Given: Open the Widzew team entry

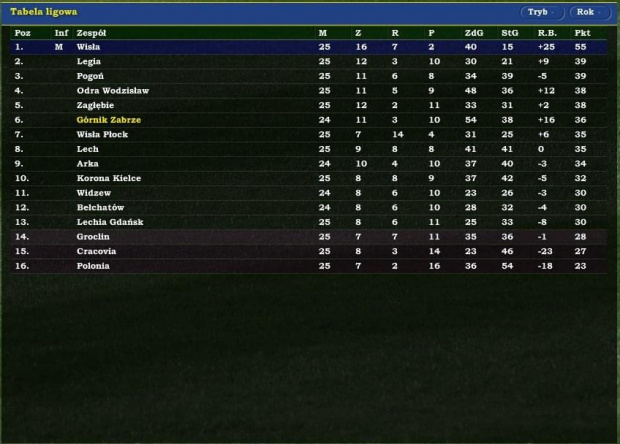Looking at the screenshot, I should [x=93, y=193].
